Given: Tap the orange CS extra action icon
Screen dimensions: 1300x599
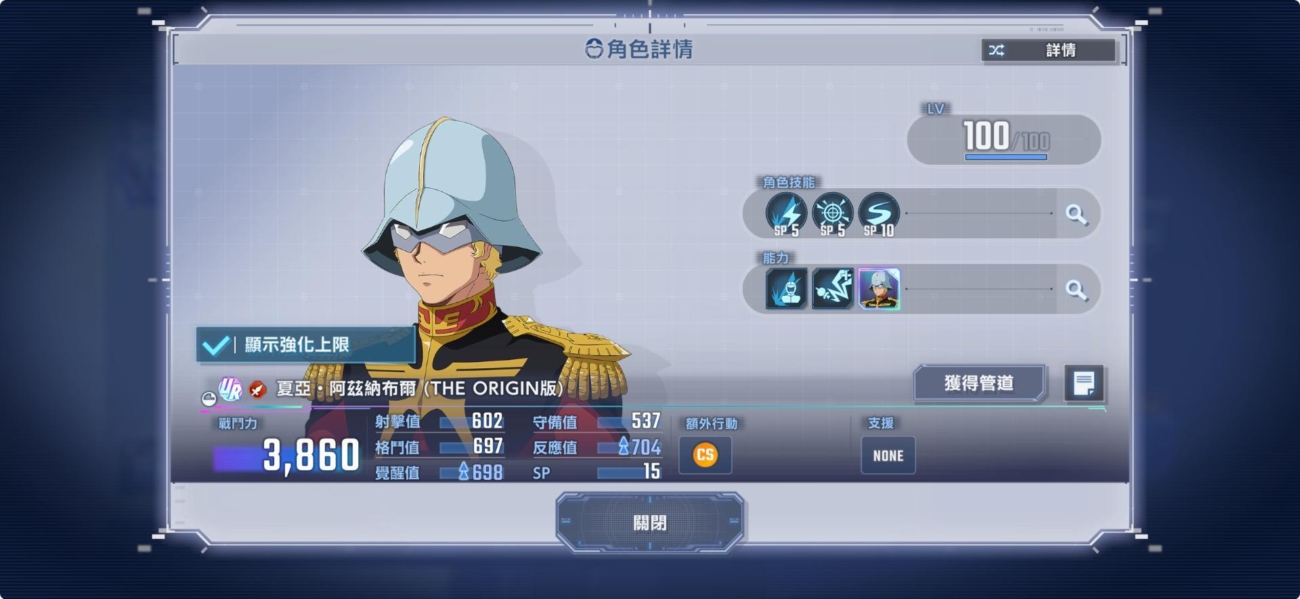Looking at the screenshot, I should click(705, 455).
